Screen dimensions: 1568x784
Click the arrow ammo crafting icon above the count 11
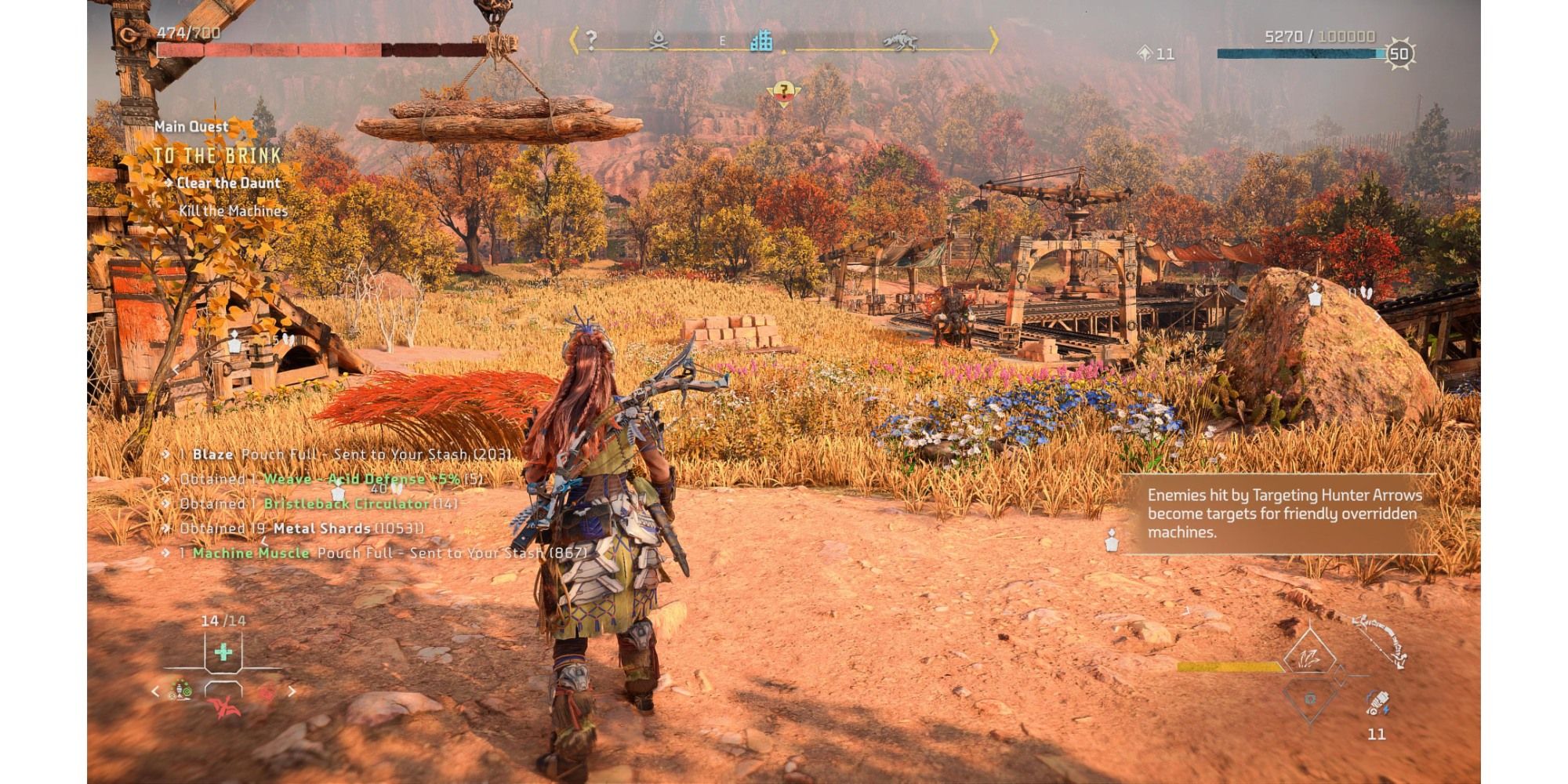click(1377, 703)
